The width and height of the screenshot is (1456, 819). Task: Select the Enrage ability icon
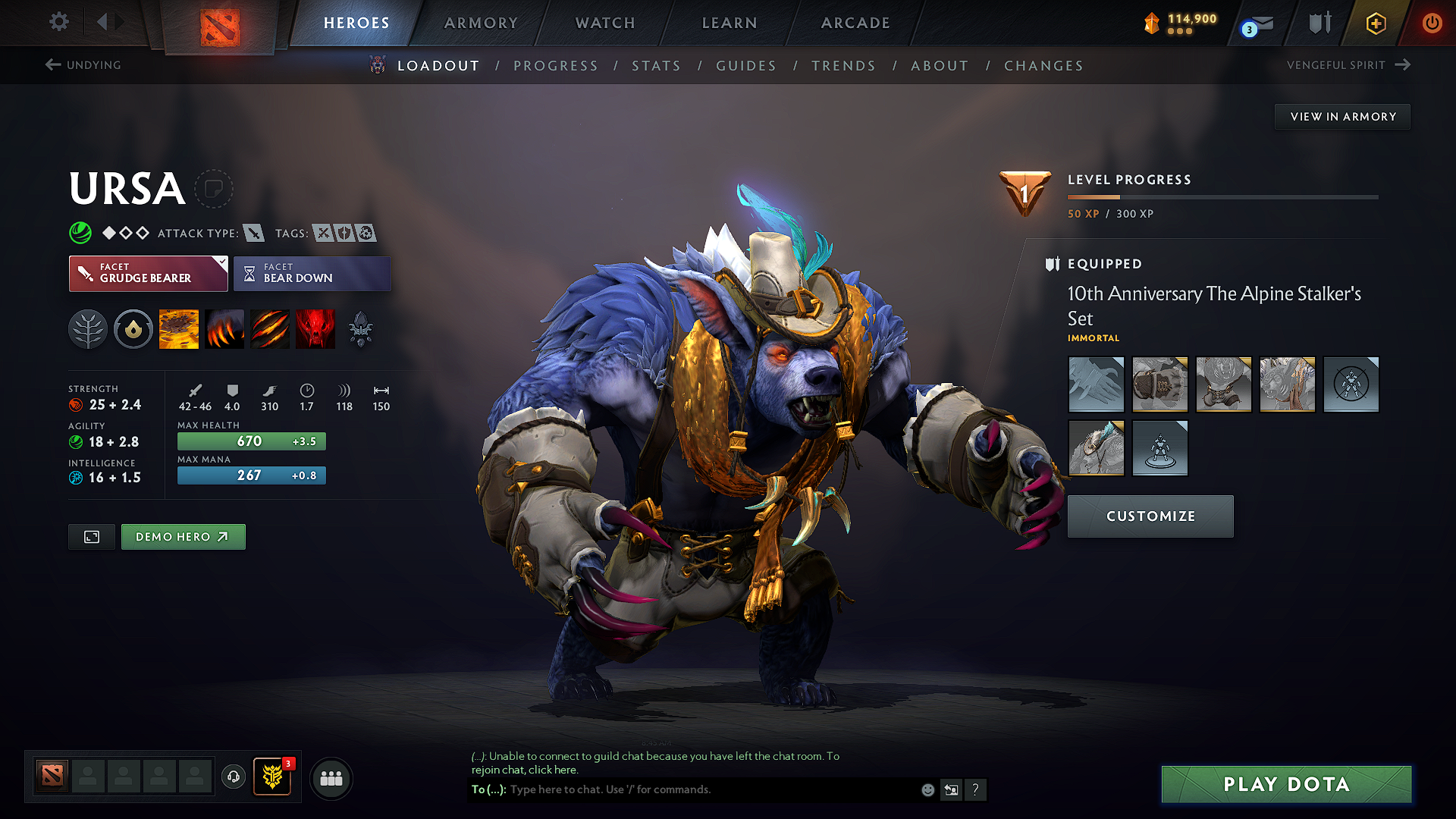click(315, 328)
